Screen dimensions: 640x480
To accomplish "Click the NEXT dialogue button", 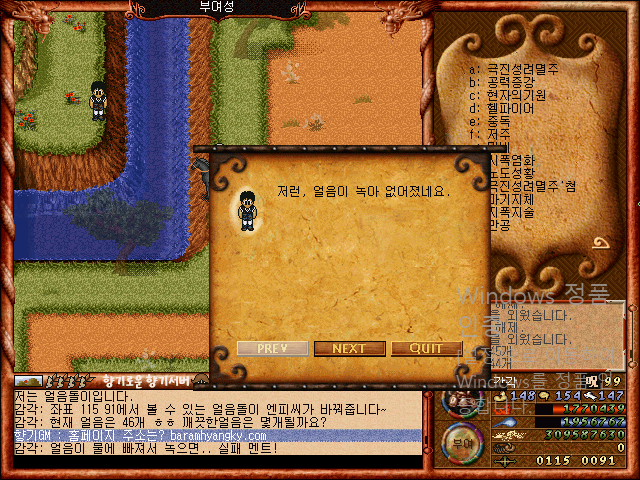I will coord(349,348).
